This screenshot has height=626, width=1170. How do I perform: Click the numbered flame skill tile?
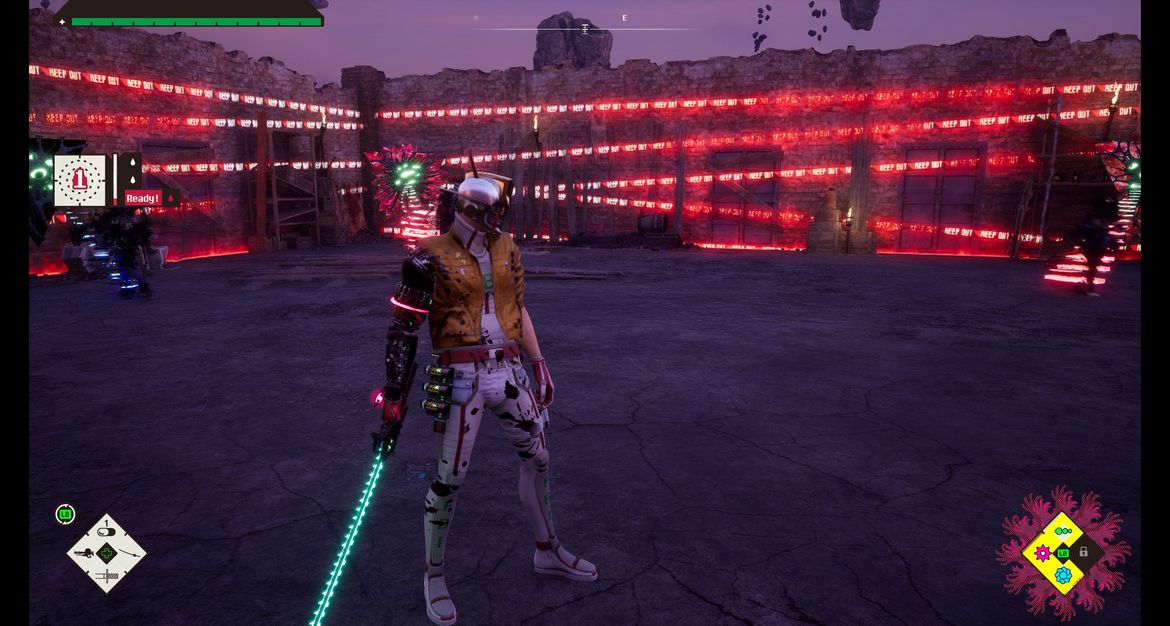click(x=80, y=181)
